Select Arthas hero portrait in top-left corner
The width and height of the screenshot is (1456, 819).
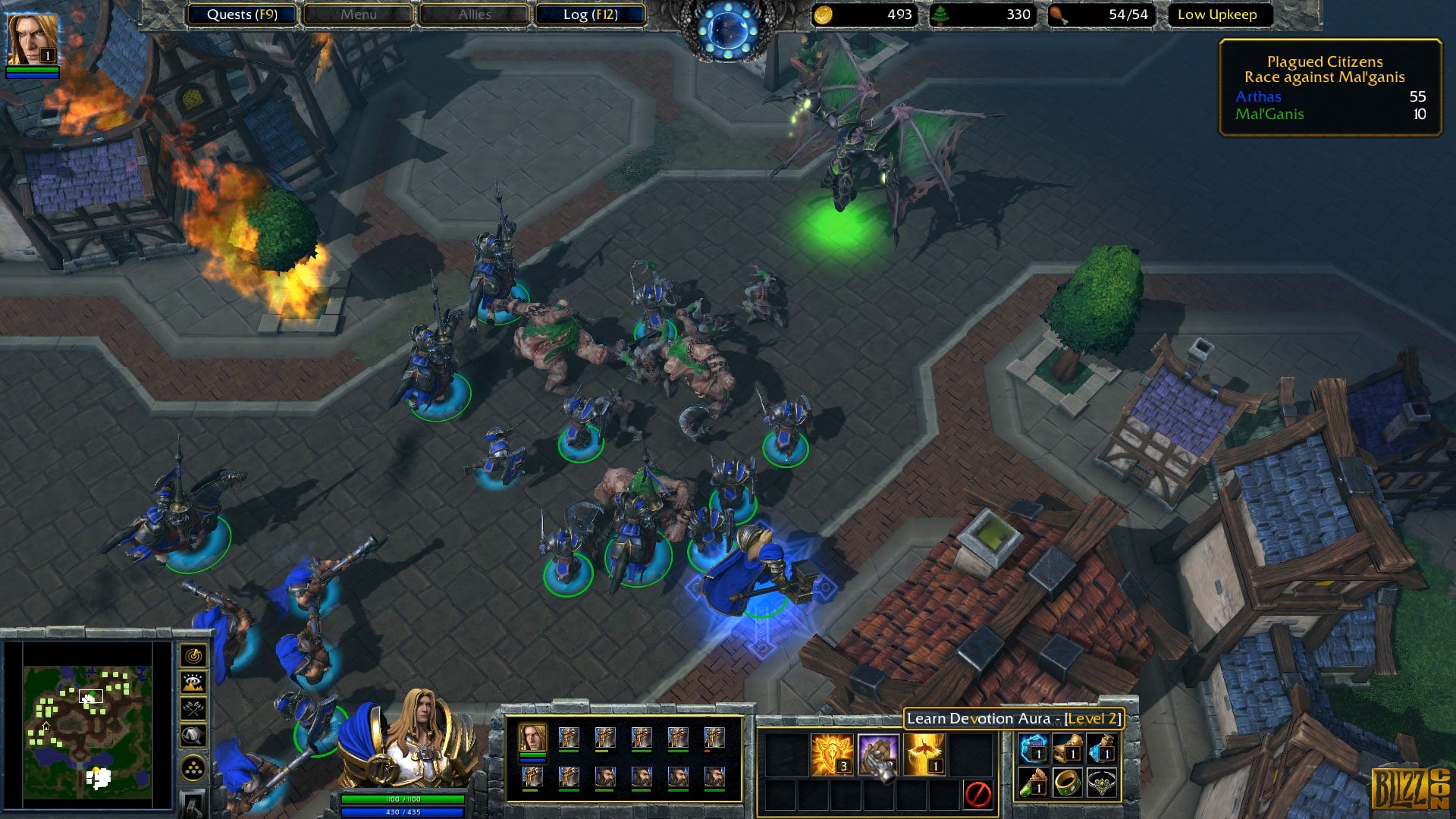click(x=32, y=39)
